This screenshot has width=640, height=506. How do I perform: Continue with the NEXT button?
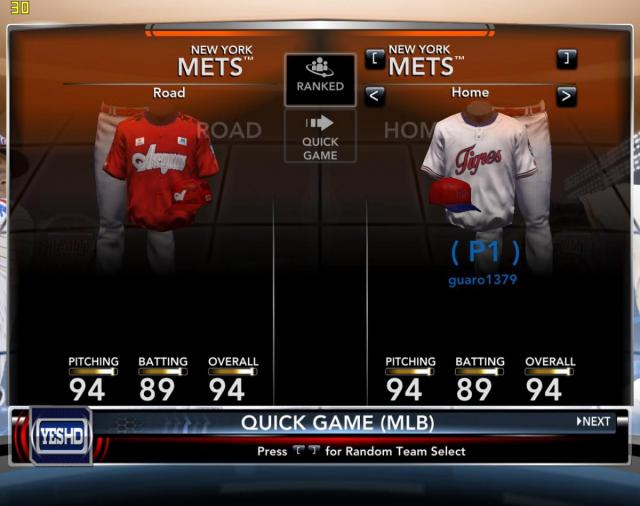pos(594,422)
